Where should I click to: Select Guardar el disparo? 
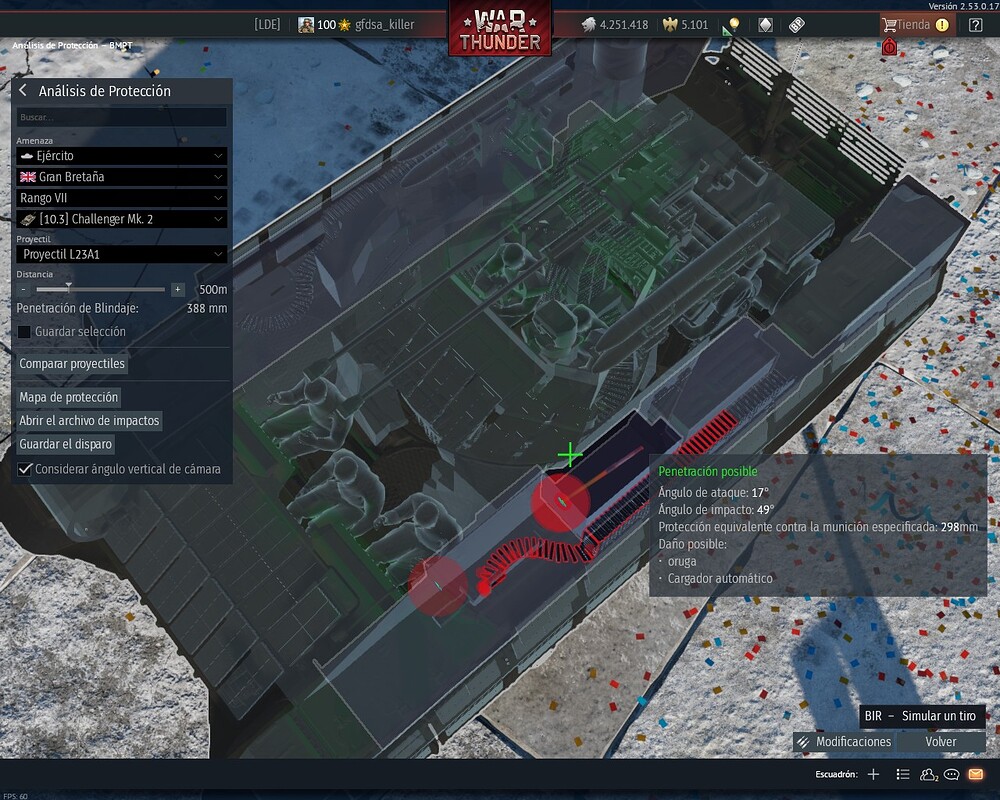(x=65, y=444)
